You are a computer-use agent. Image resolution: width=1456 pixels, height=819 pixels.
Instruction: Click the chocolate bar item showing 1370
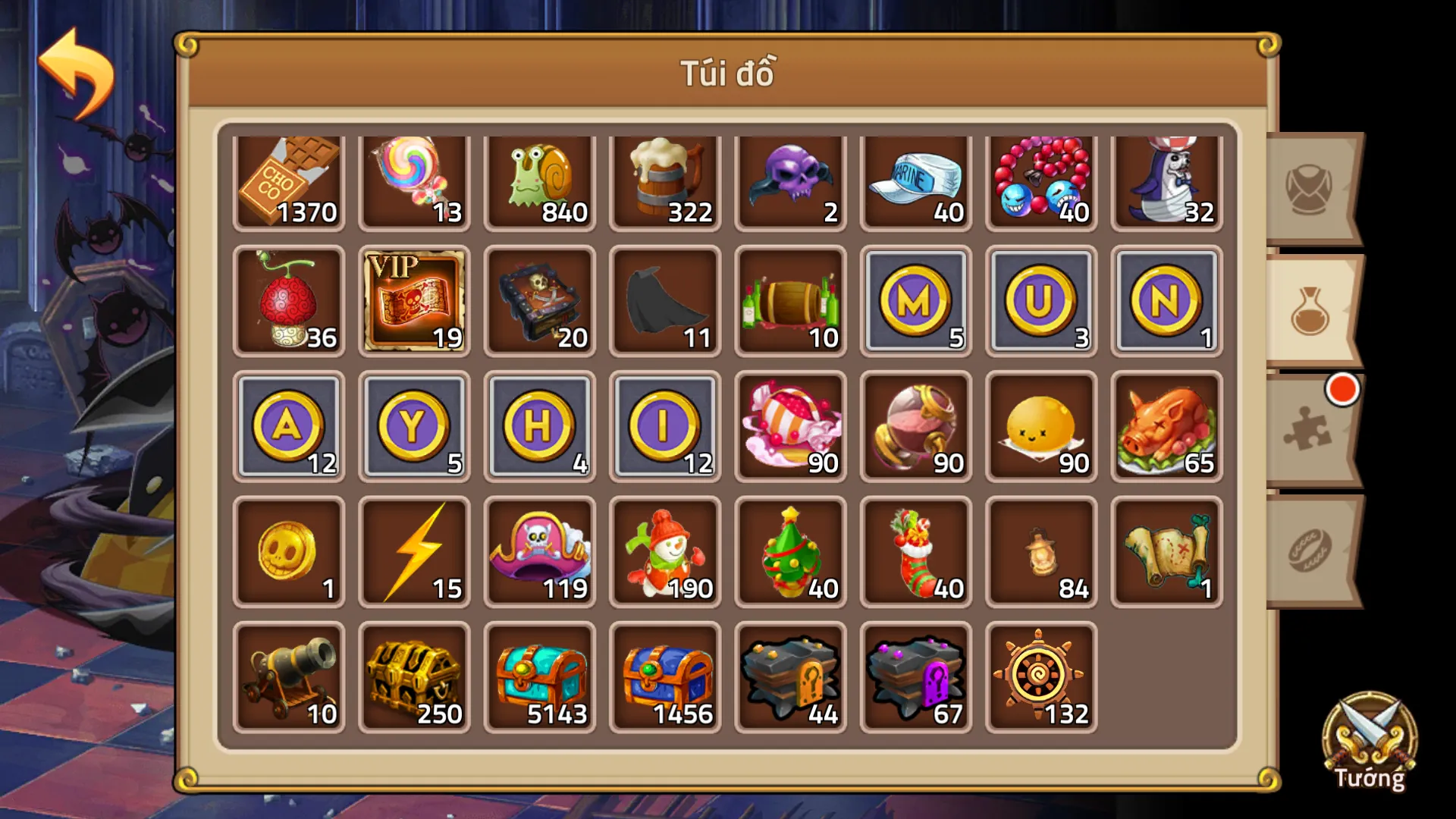[289, 178]
